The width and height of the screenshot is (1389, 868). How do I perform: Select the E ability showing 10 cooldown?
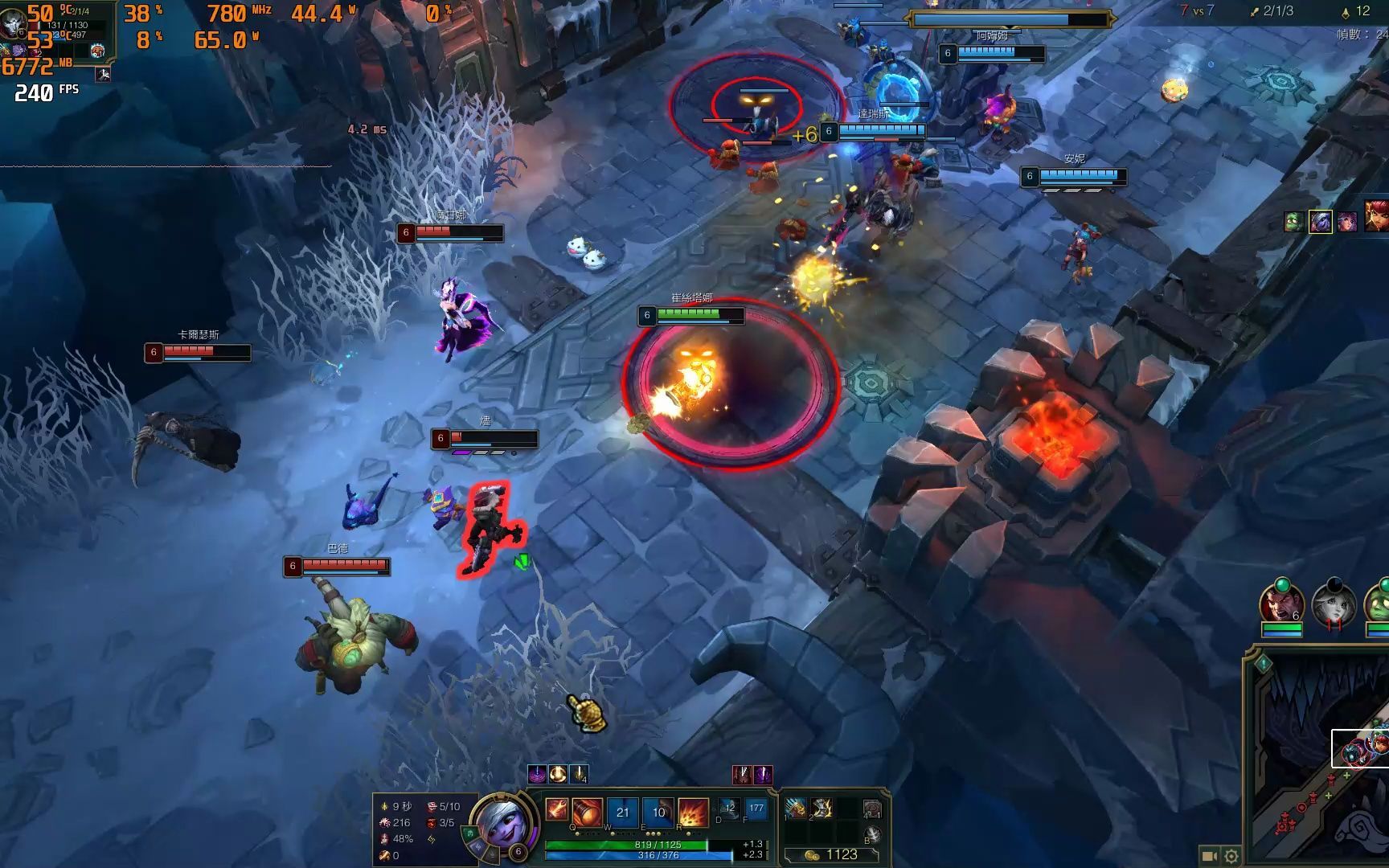point(658,812)
